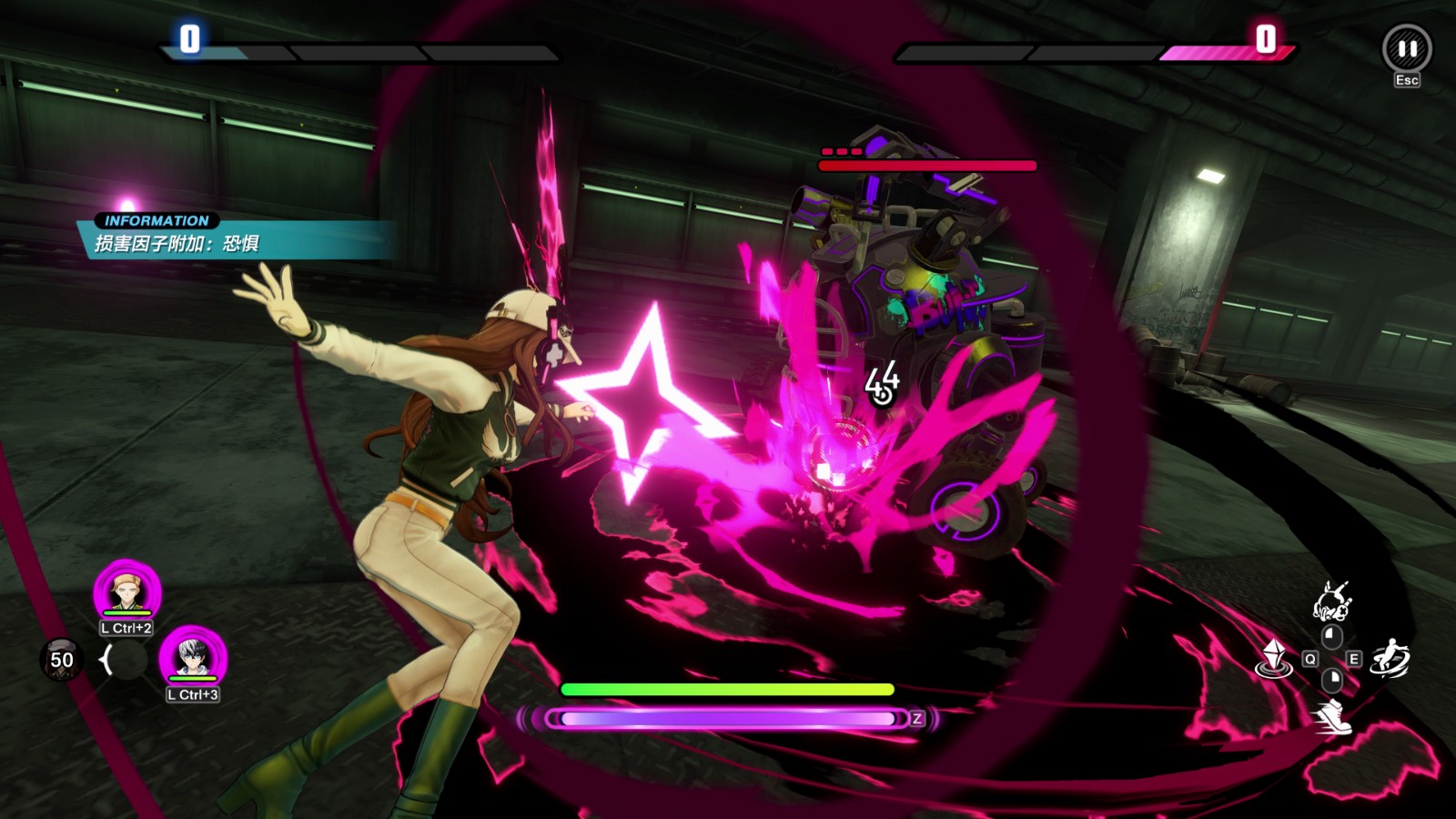The height and width of the screenshot is (819, 1456).
Task: Open the pause menu via the Esc button
Action: pyautogui.click(x=1408, y=80)
